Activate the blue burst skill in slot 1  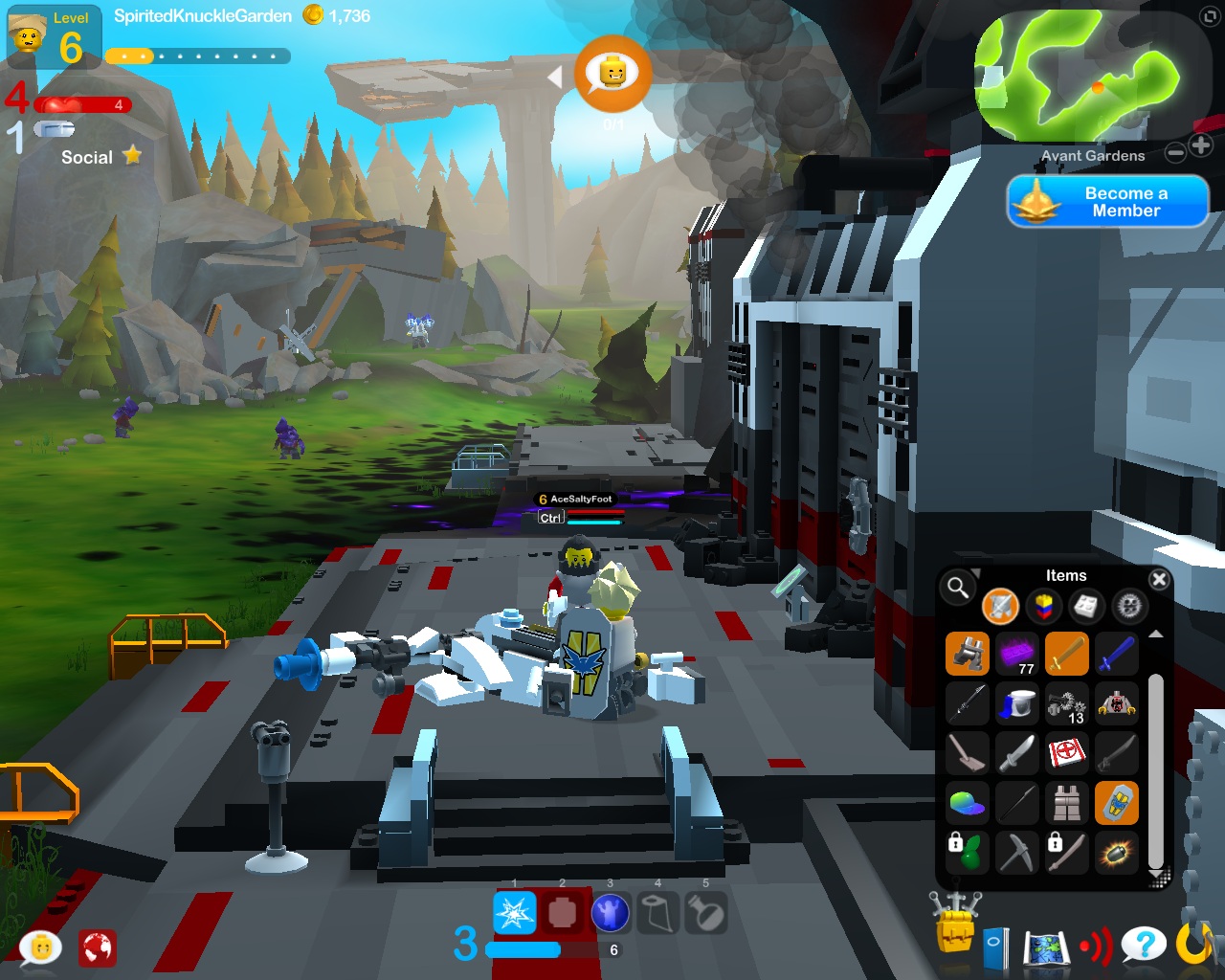click(x=514, y=913)
